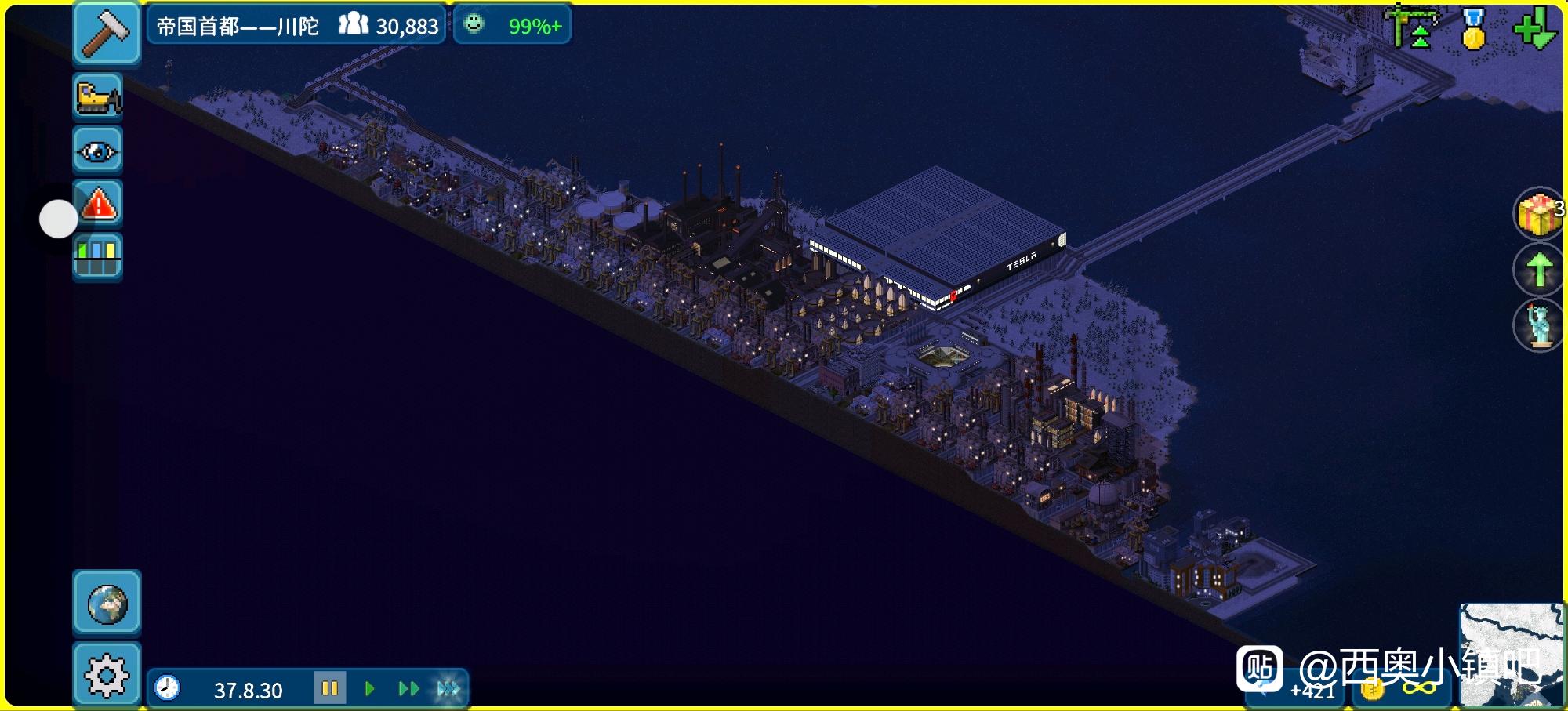Open the Statue of Liberty icon

(x=1537, y=325)
